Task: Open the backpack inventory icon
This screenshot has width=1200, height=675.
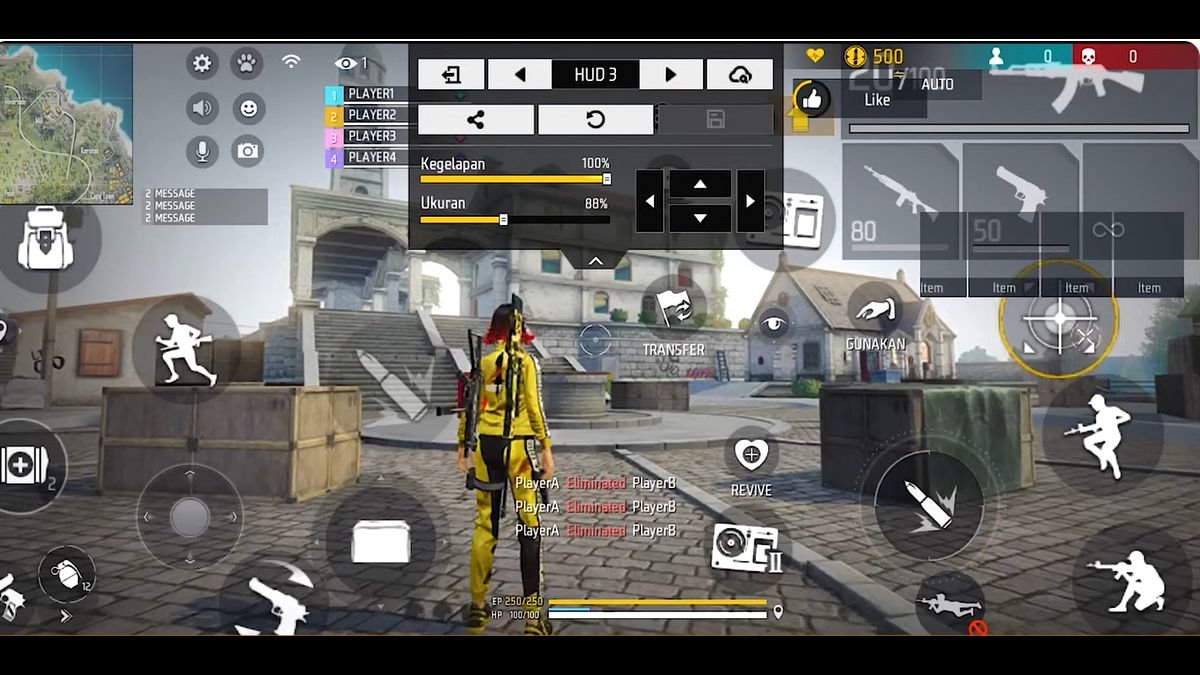Action: pyautogui.click(x=45, y=241)
